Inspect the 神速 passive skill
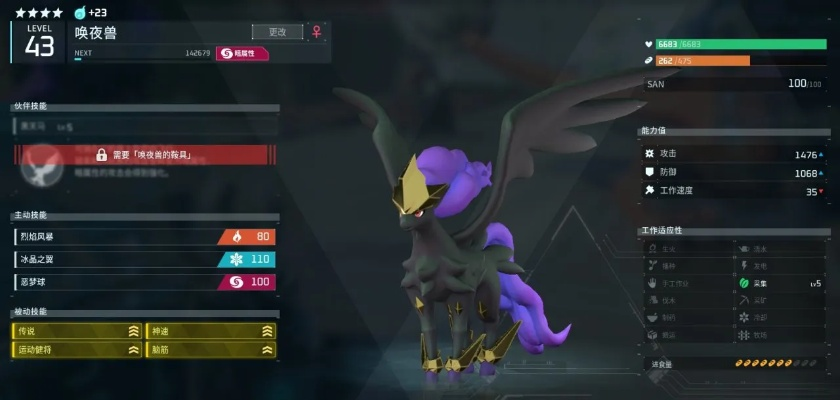This screenshot has width=840, height=400. [x=211, y=330]
